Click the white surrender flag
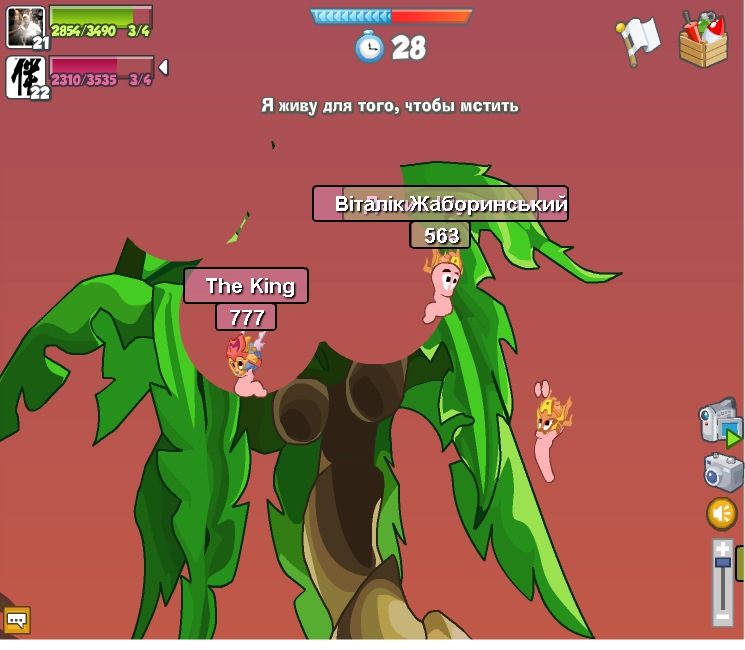This screenshot has width=745, height=650. pyautogui.click(x=637, y=41)
